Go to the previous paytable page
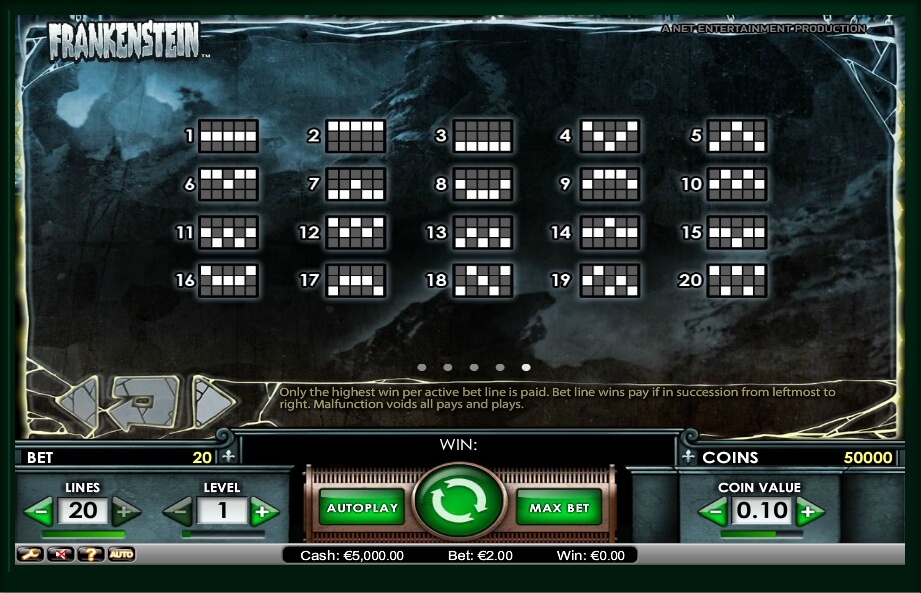921x593 pixels. [x=77, y=402]
